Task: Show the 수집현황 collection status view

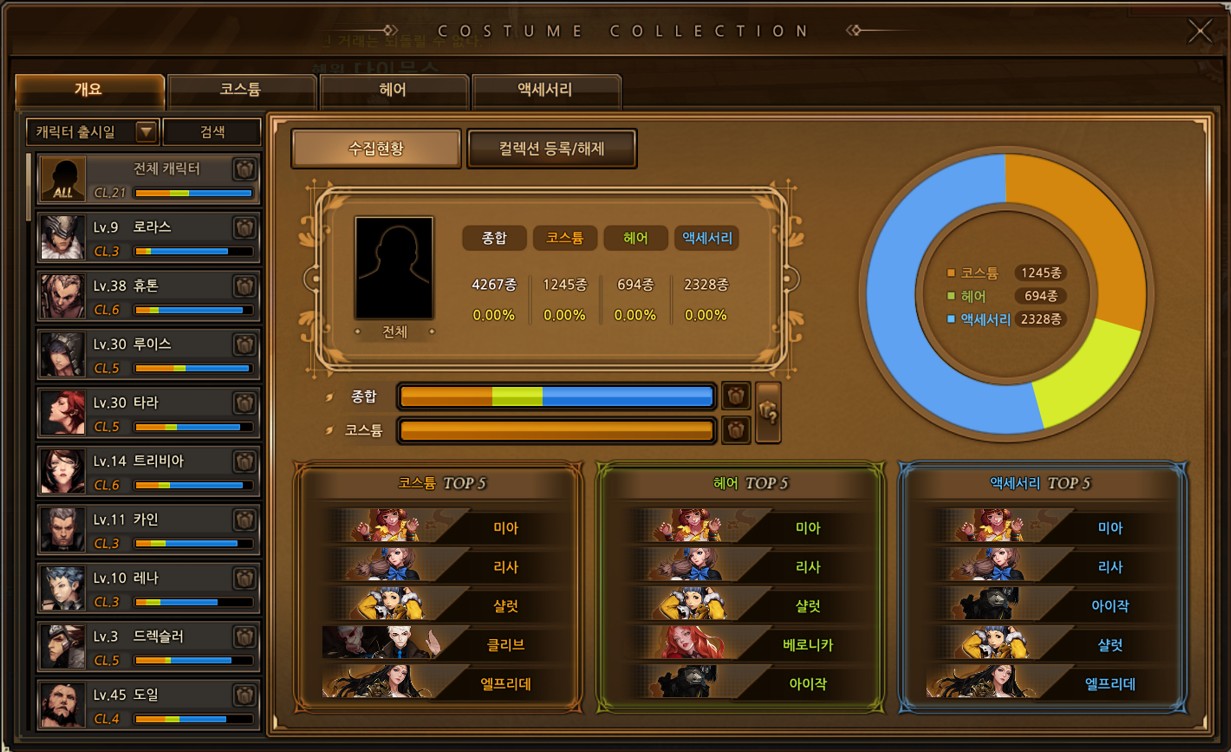Action: [375, 149]
